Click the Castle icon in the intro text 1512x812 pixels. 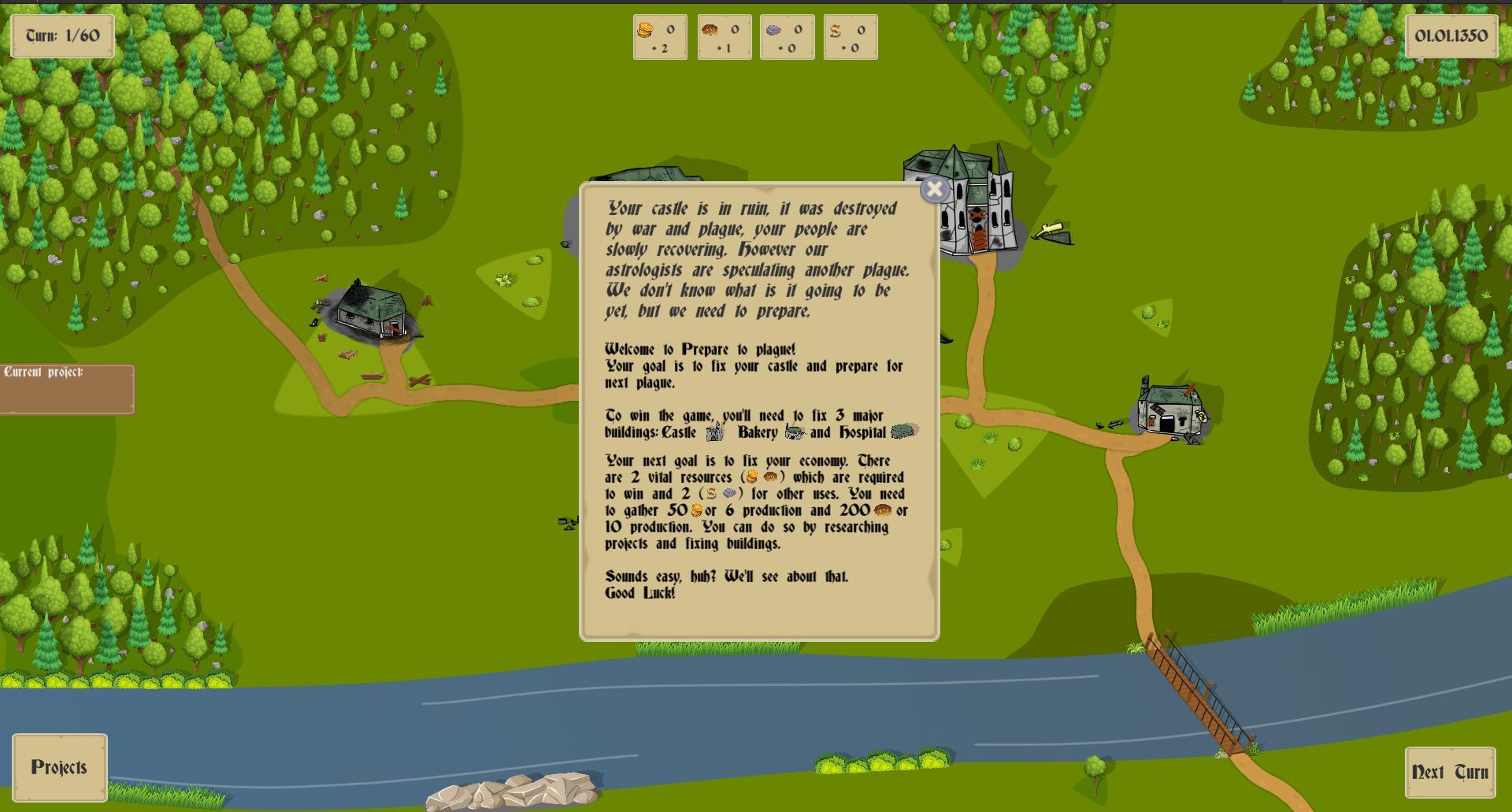pos(715,432)
